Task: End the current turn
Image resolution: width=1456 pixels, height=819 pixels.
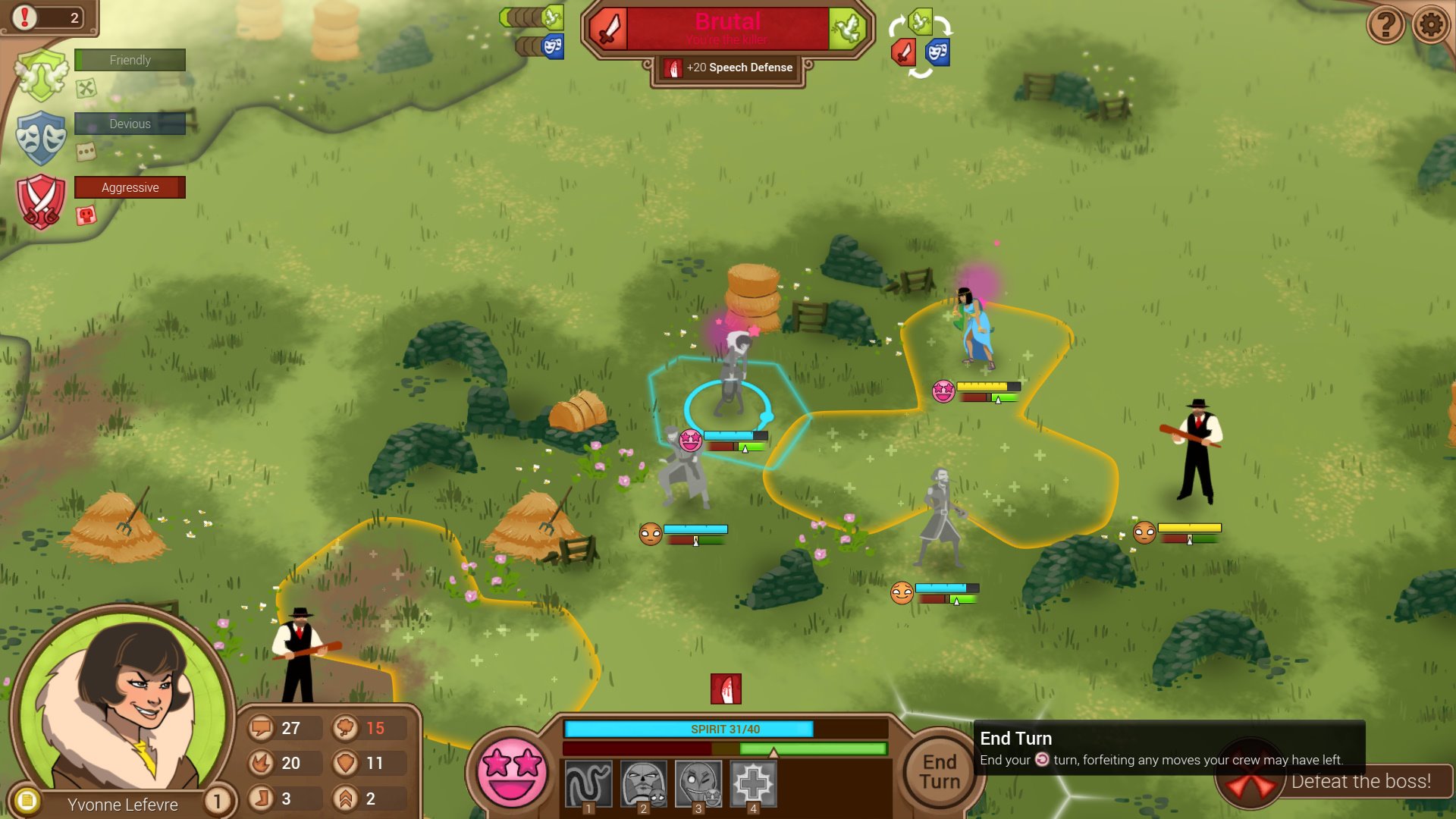Action: tap(940, 771)
